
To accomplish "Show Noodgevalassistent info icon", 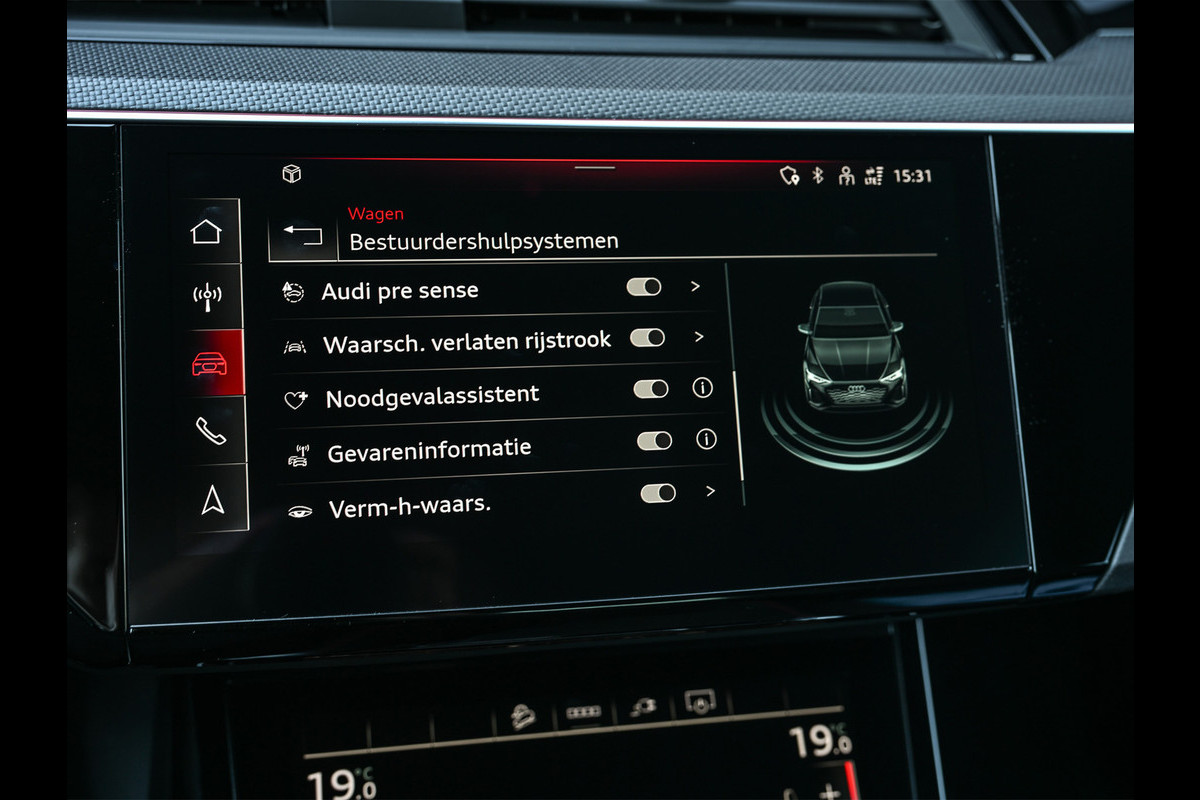I will pos(703,388).
